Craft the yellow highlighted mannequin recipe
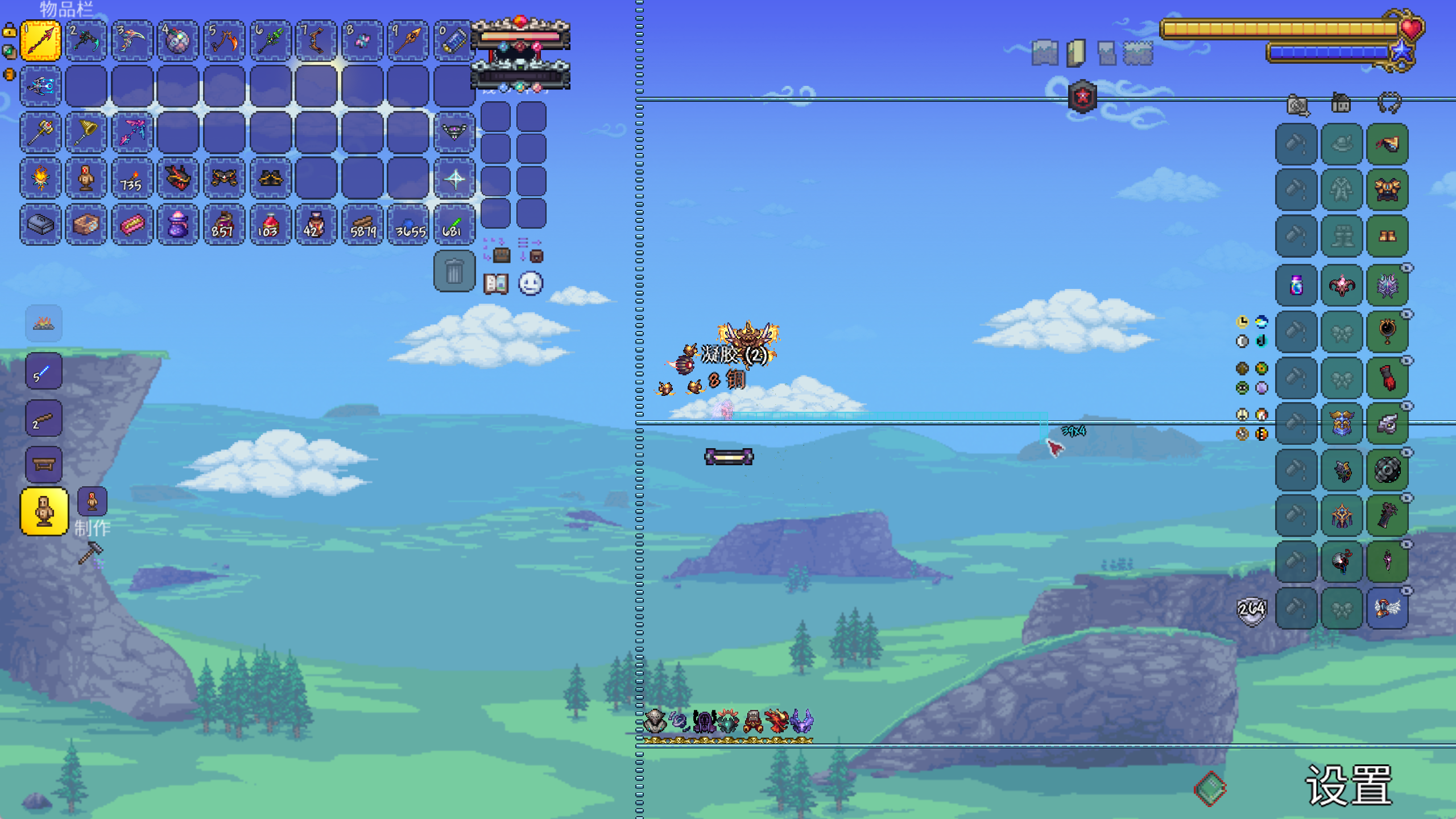Screen dimensions: 1456x819 pyautogui.click(x=44, y=511)
